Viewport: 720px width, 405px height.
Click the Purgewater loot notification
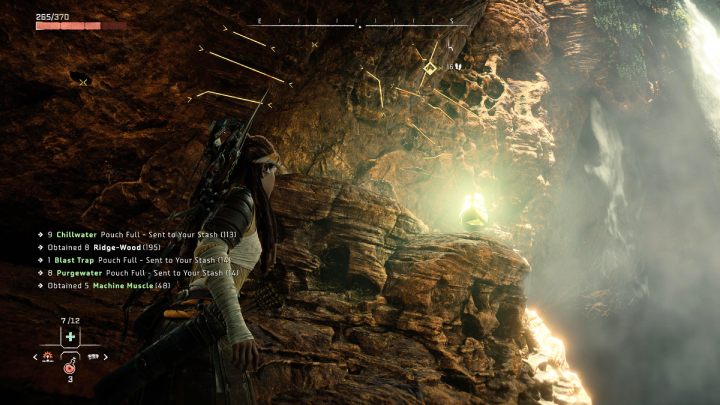click(130, 272)
